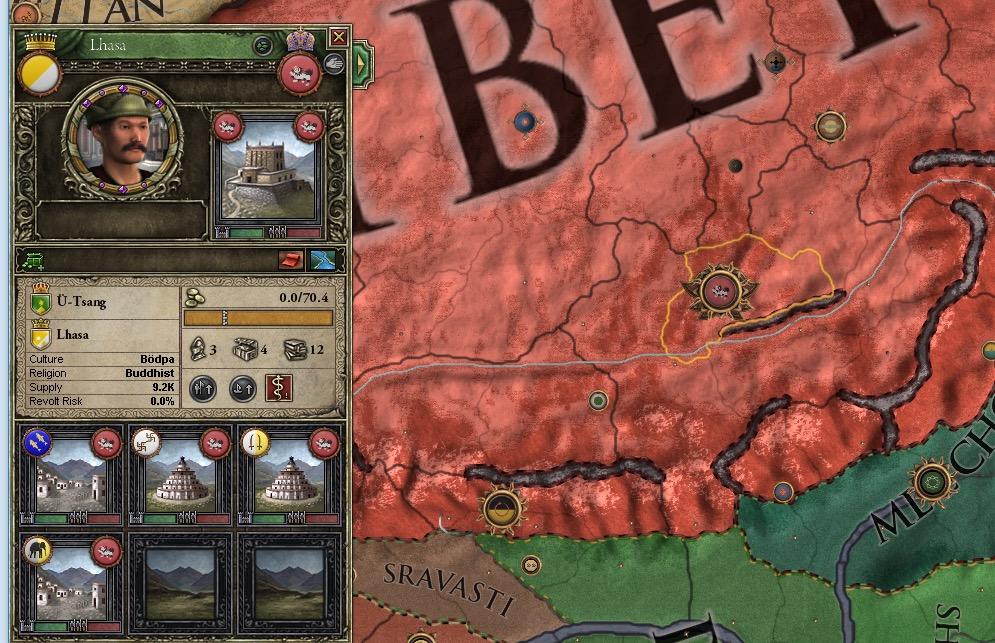Image resolution: width=995 pixels, height=643 pixels.
Task: Click the red terrain icon
Action: tap(292, 261)
